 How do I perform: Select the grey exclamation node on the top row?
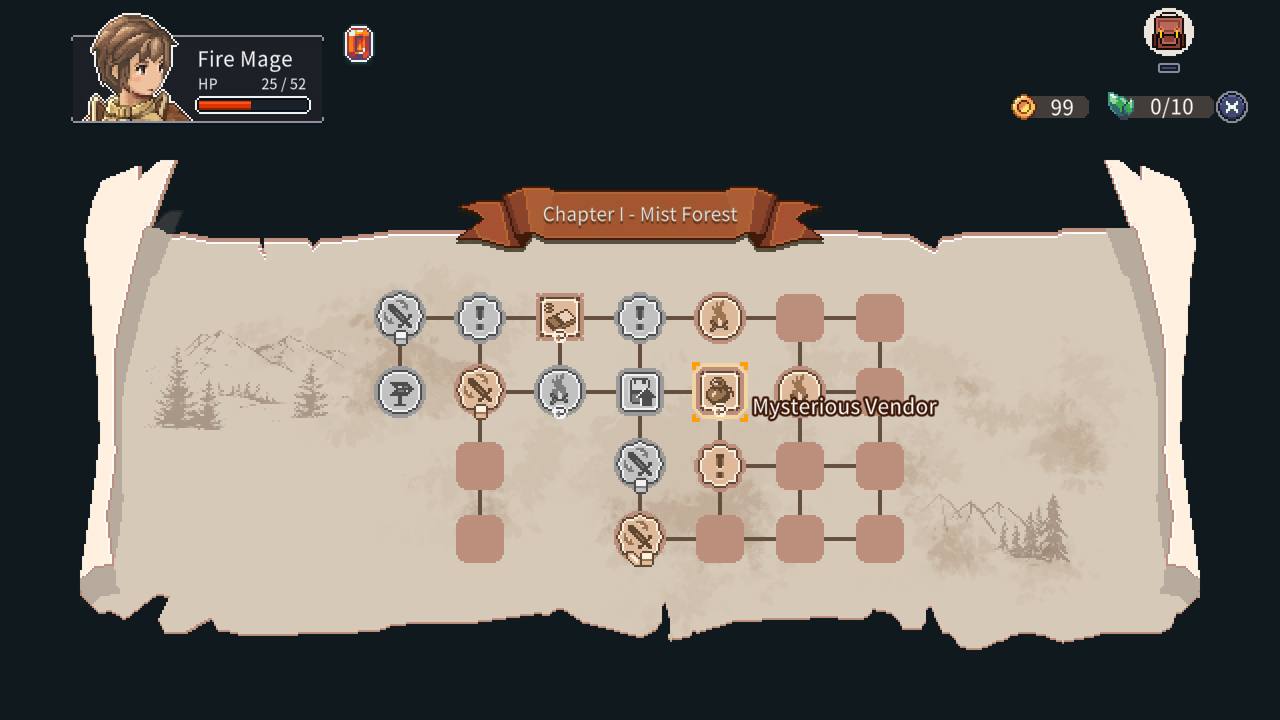click(x=480, y=318)
